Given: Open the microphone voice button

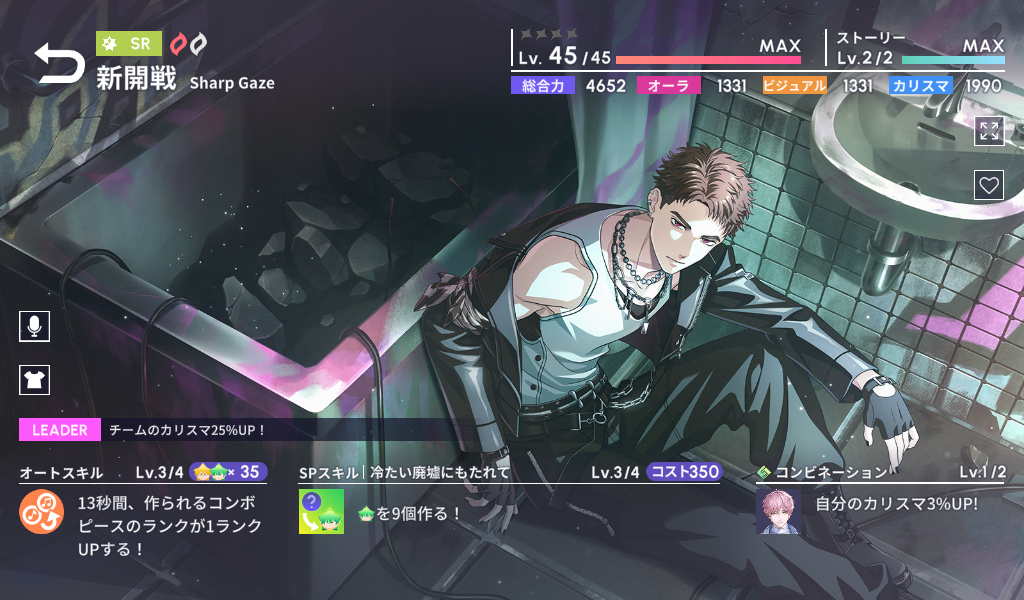Looking at the screenshot, I should 34,326.
